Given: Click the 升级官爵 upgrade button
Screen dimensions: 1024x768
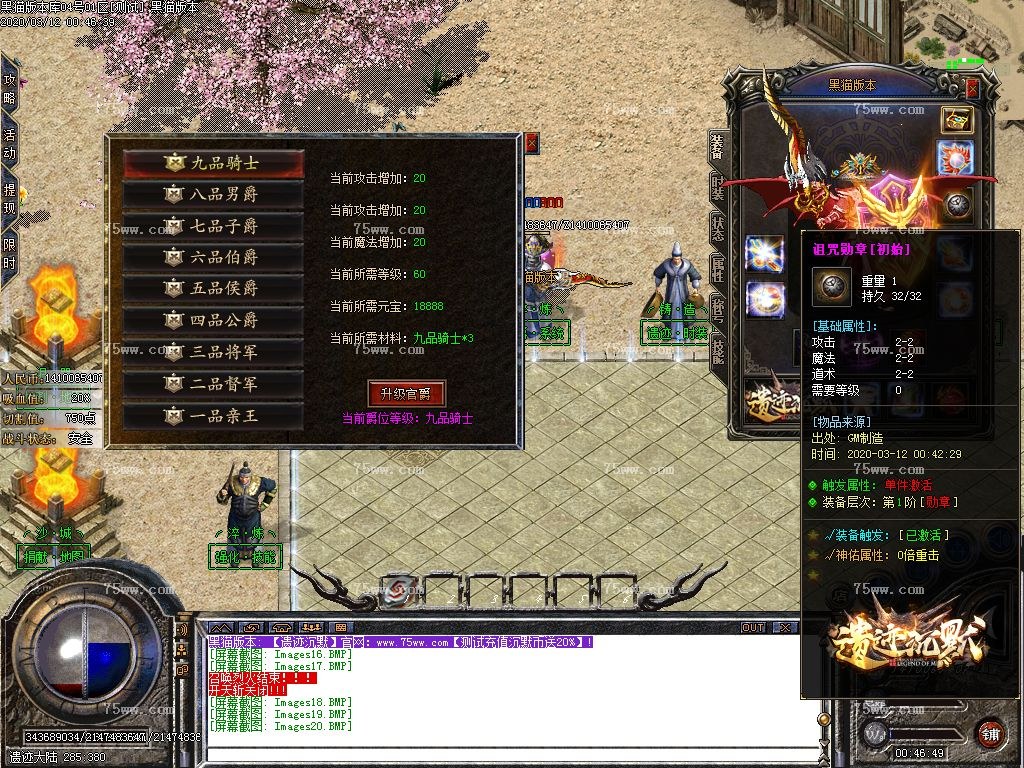Looking at the screenshot, I should pyautogui.click(x=406, y=393).
